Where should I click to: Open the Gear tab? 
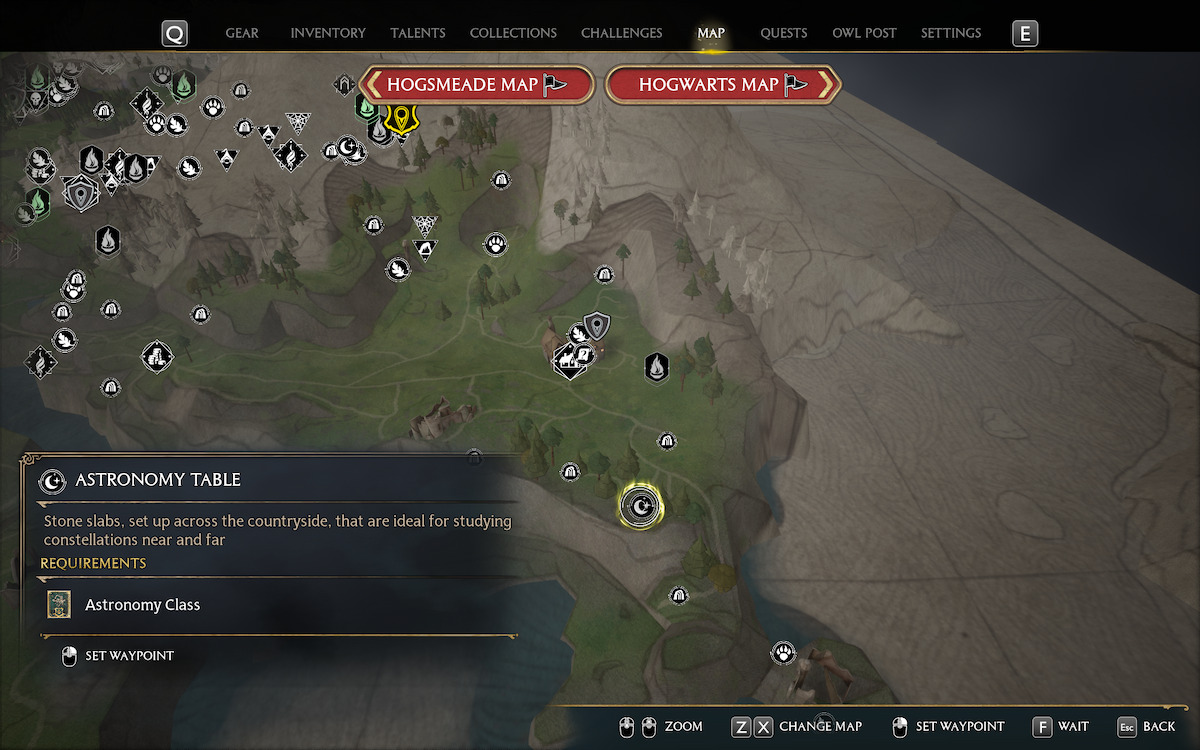(x=242, y=33)
